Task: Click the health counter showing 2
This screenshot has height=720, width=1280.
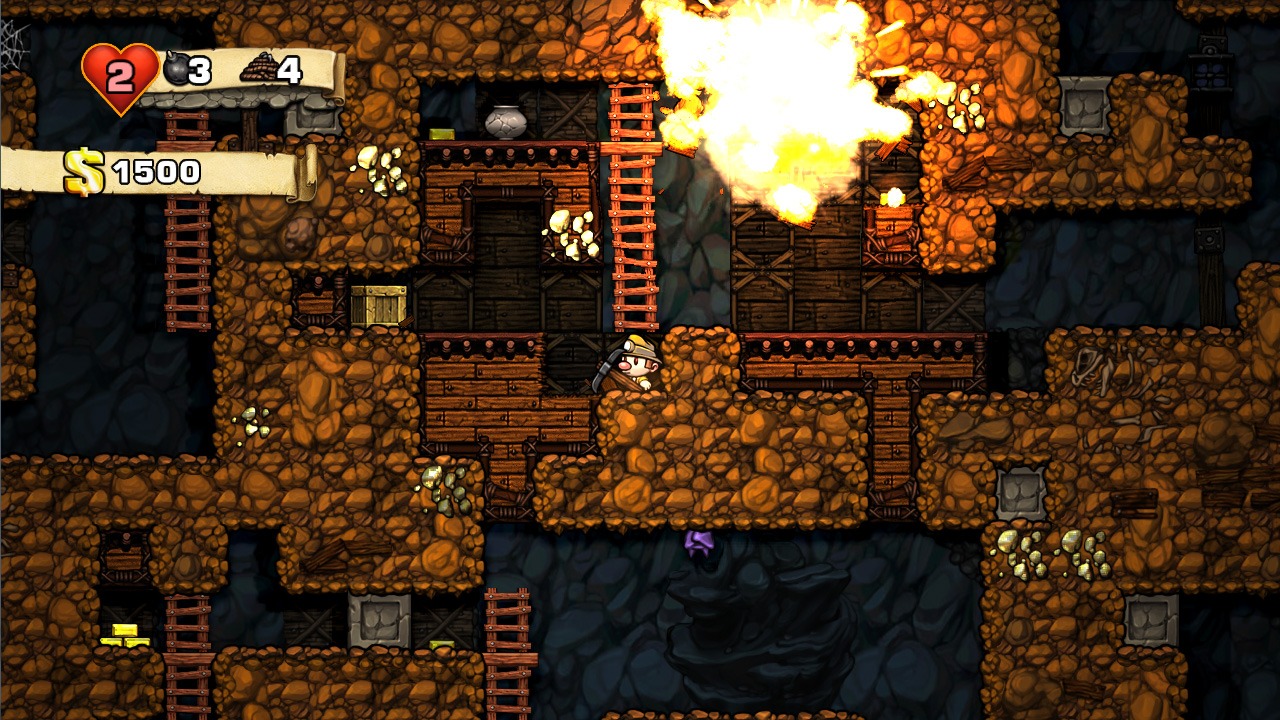Action: 118,71
